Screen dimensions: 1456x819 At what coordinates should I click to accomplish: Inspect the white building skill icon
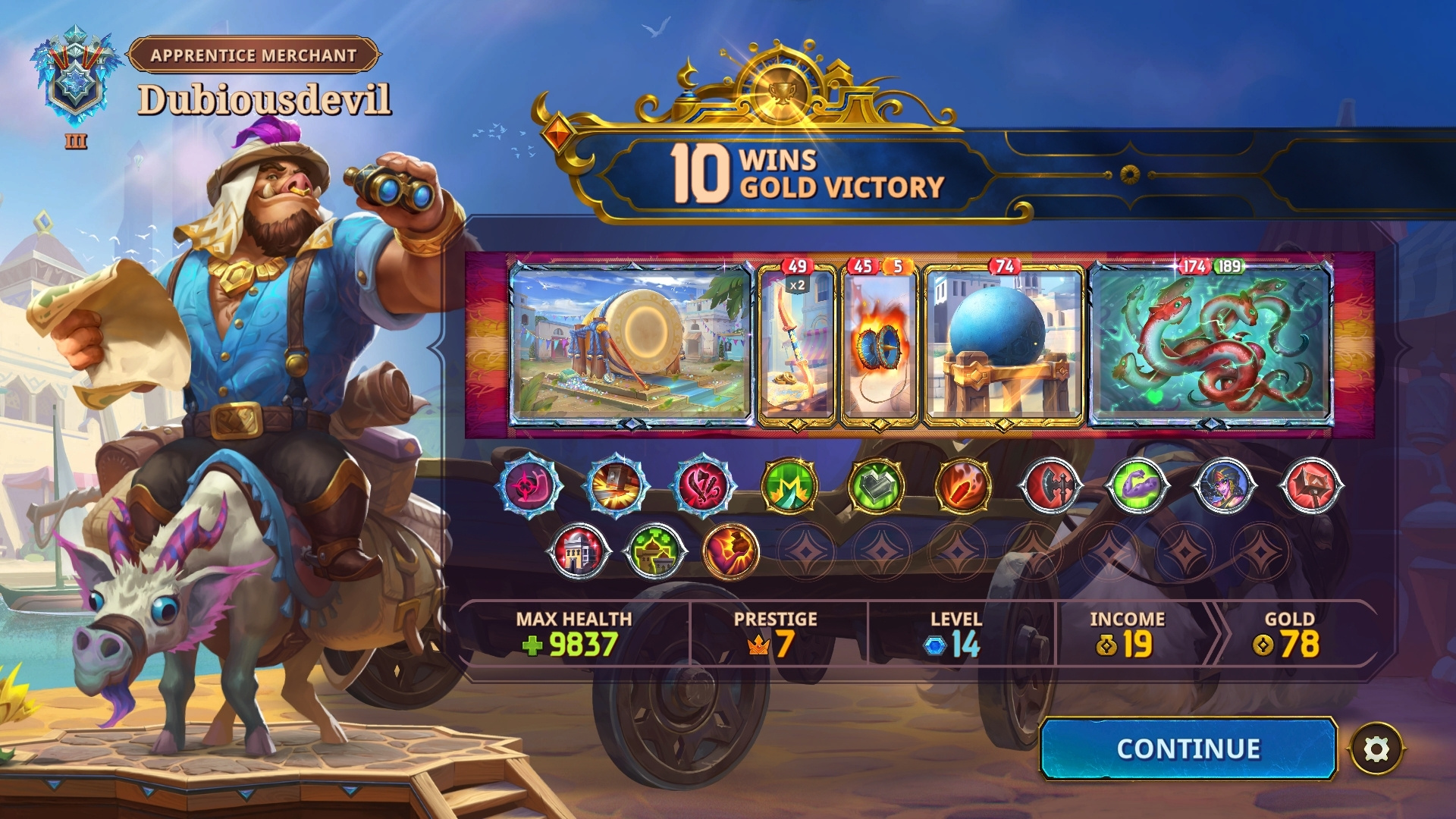pos(580,551)
